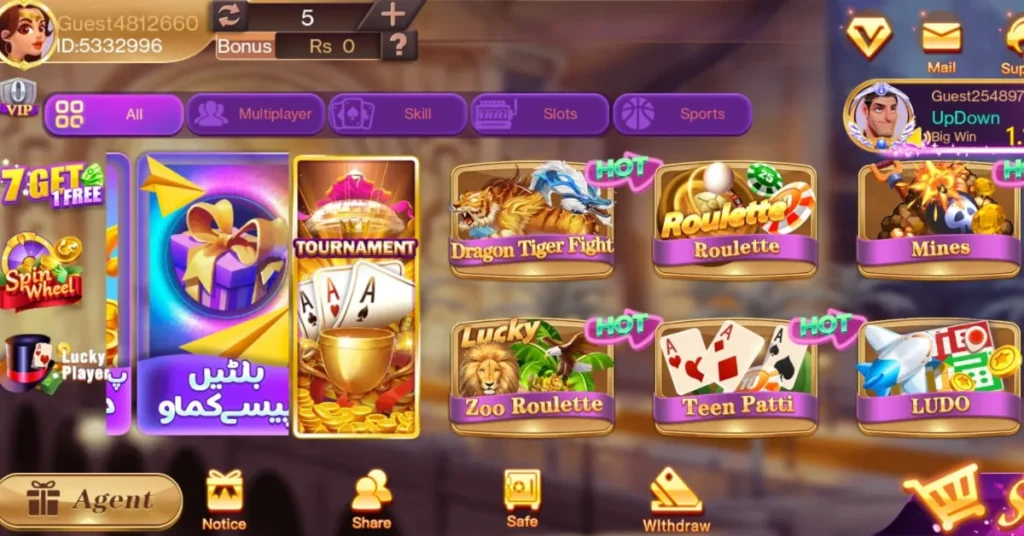This screenshot has width=1024, height=536.
Task: Play Zoo Roulette
Action: [532, 377]
